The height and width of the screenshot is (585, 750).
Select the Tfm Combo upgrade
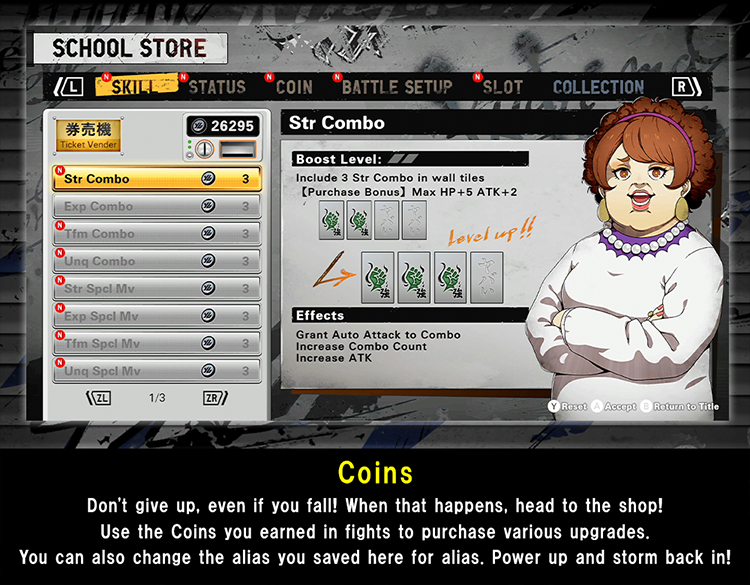tap(157, 234)
